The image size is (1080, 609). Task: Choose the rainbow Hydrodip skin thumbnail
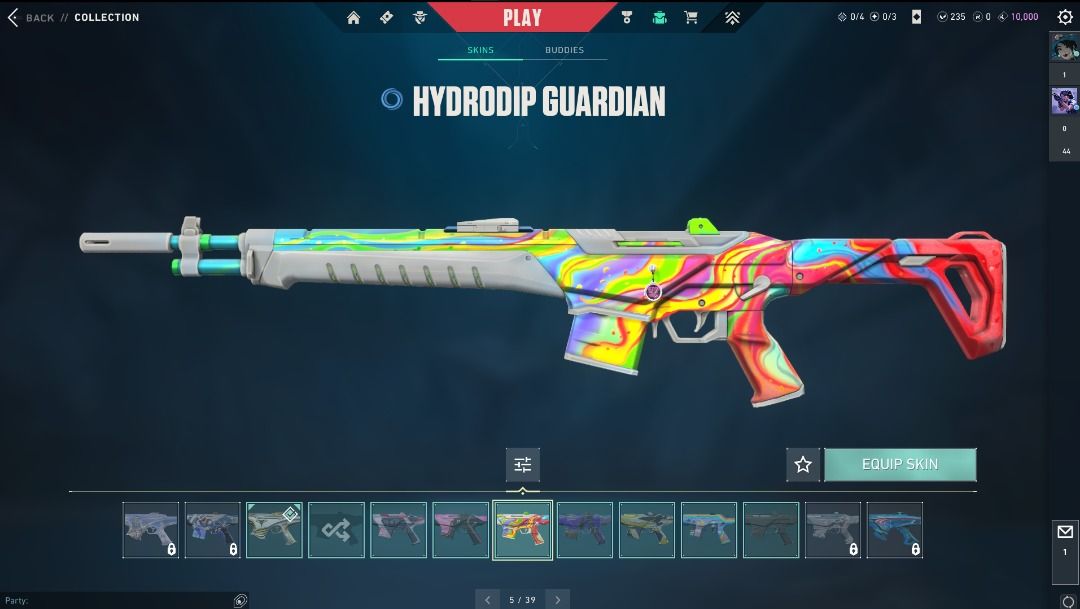(x=522, y=530)
